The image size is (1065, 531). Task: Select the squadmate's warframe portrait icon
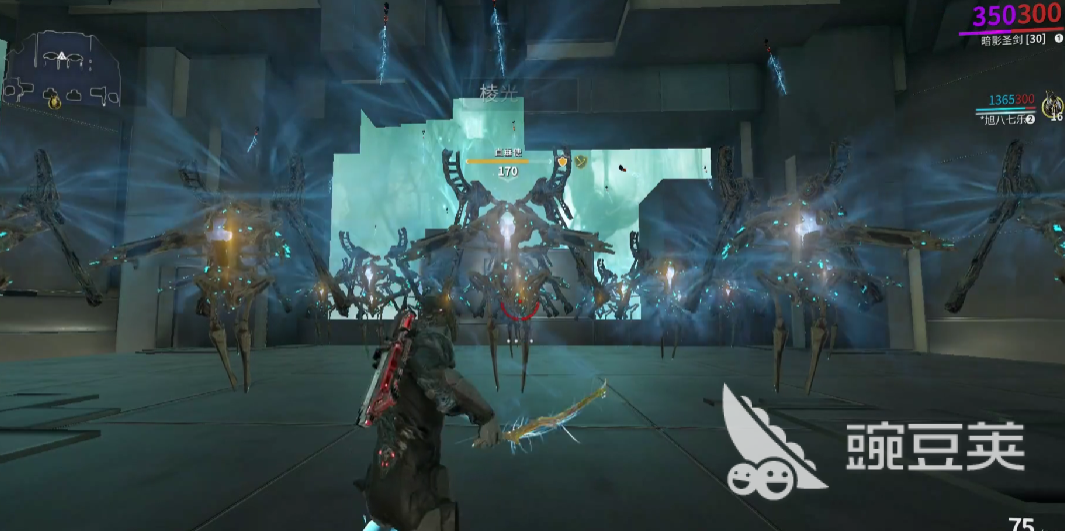[x=1052, y=103]
